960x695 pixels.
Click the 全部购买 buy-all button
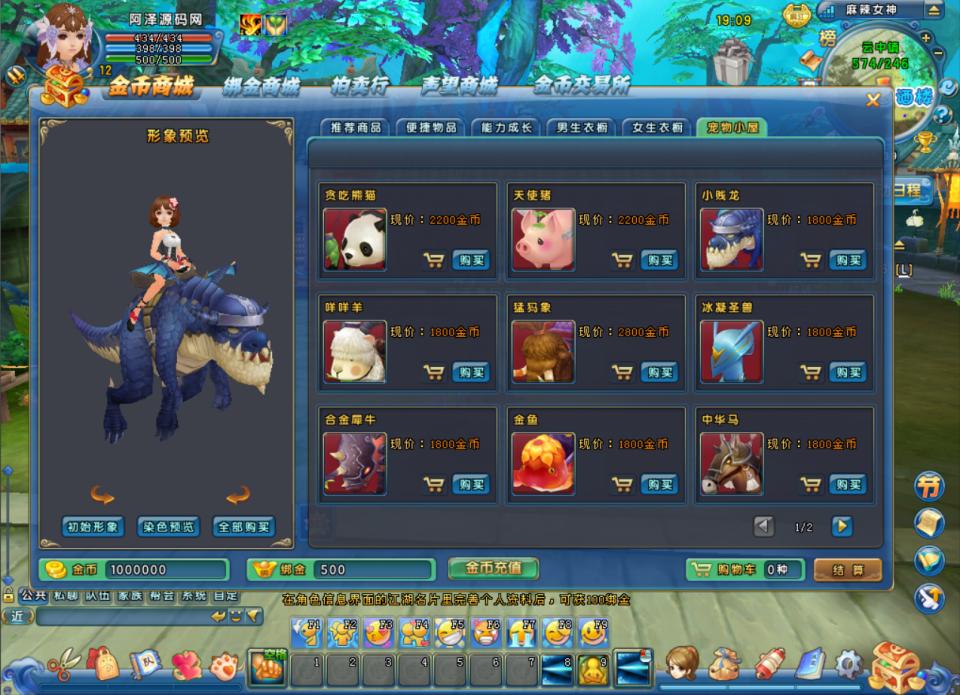point(243,527)
